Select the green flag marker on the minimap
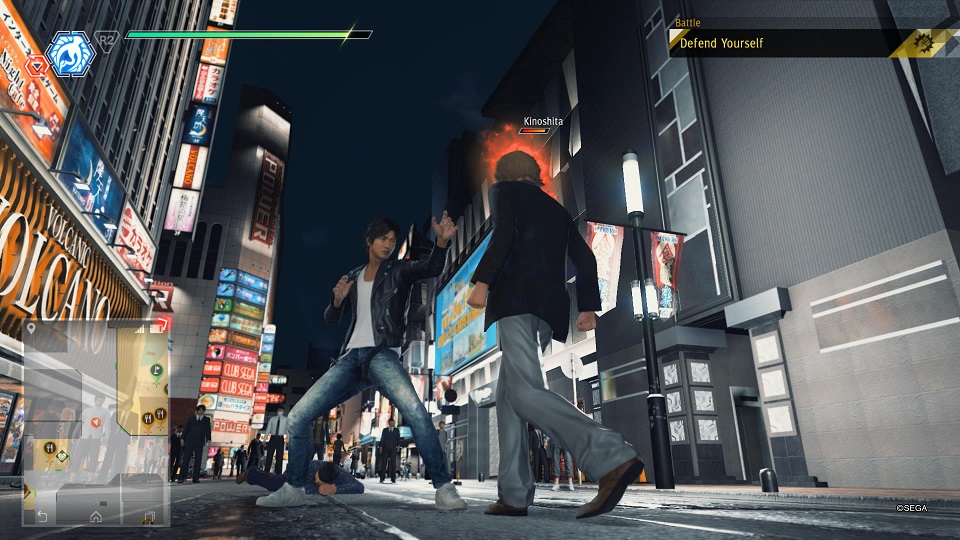The image size is (960, 540). [x=156, y=370]
